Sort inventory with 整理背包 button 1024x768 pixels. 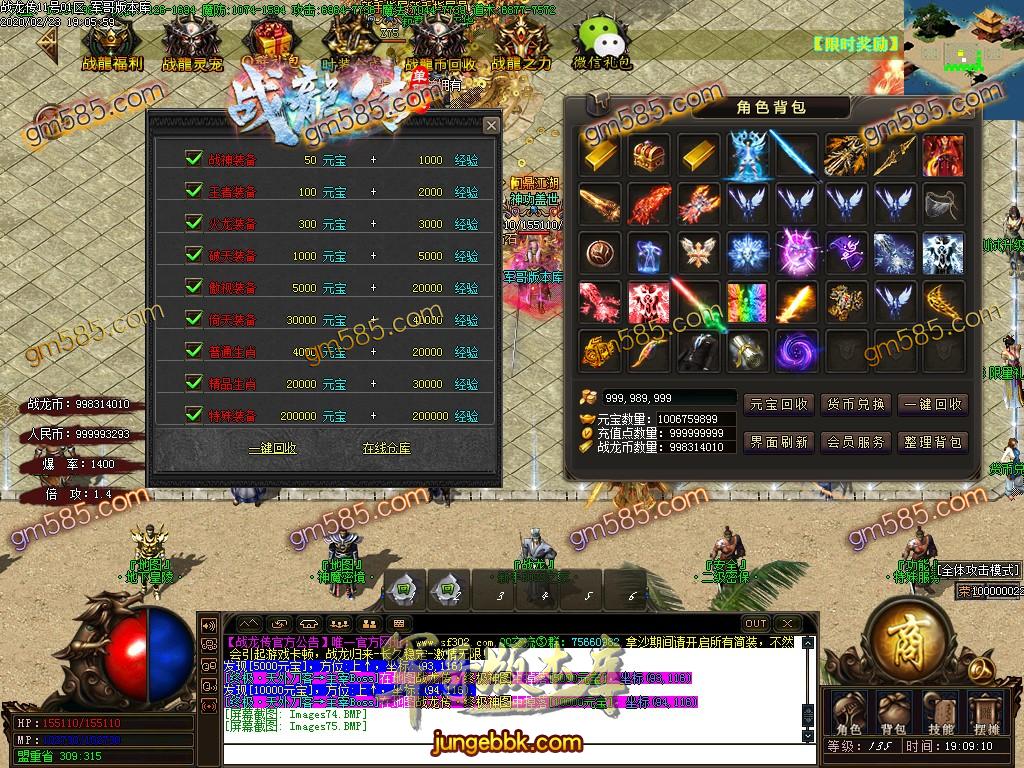coord(932,442)
